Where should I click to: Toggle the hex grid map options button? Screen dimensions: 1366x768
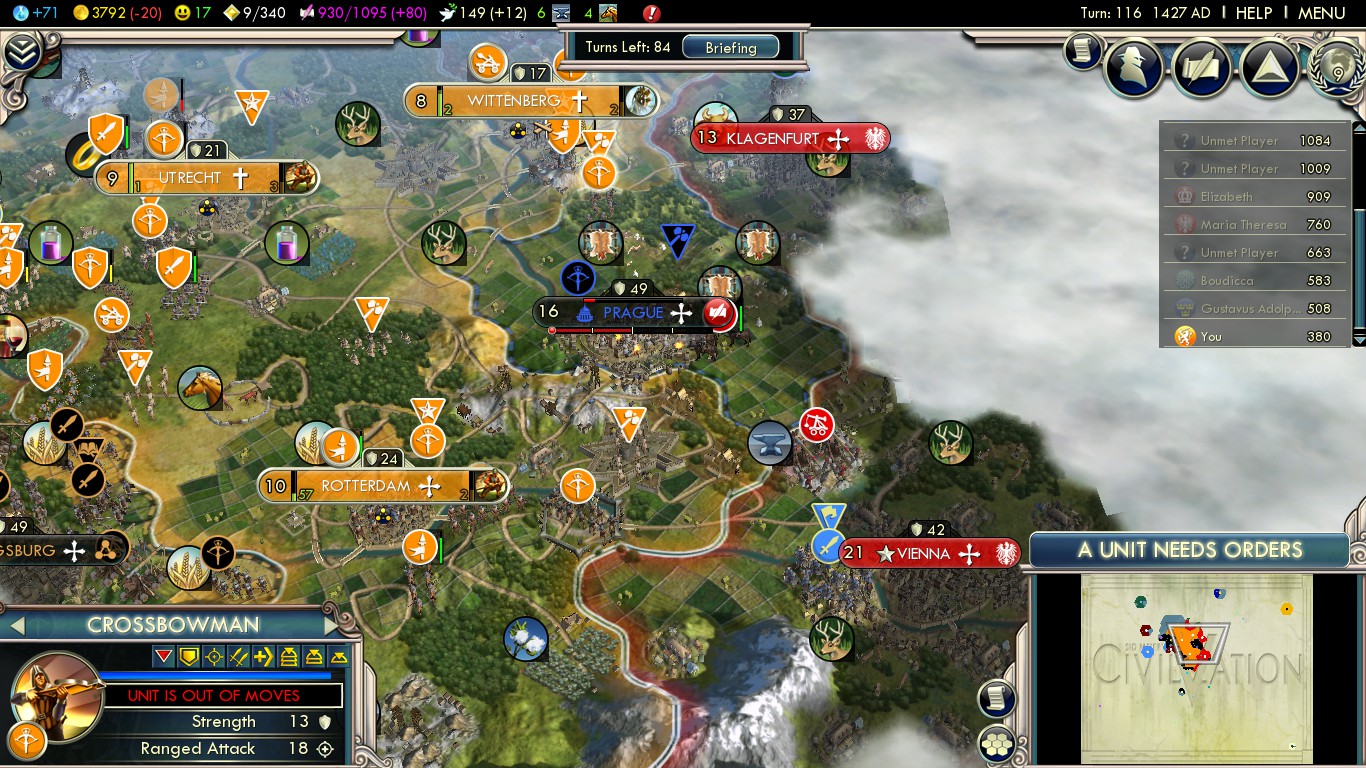(x=997, y=743)
